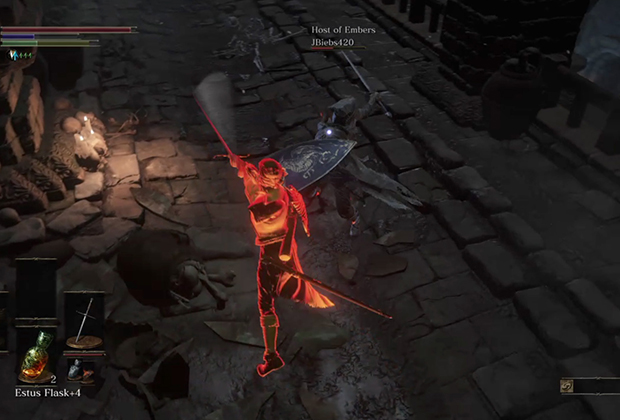Click the souls counter box
The image size is (620, 420).
coord(589,385)
